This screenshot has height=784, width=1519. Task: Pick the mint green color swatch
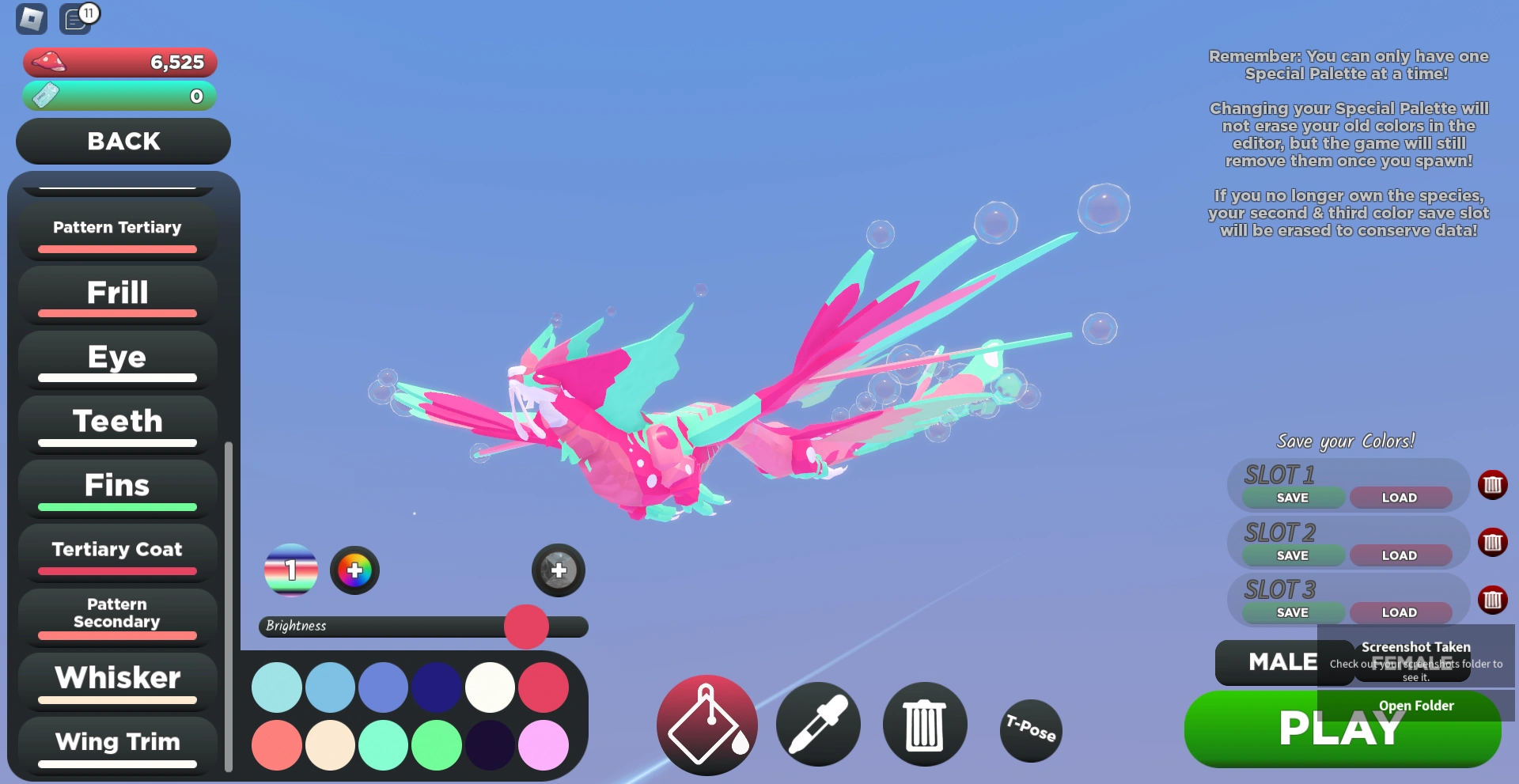pos(384,744)
